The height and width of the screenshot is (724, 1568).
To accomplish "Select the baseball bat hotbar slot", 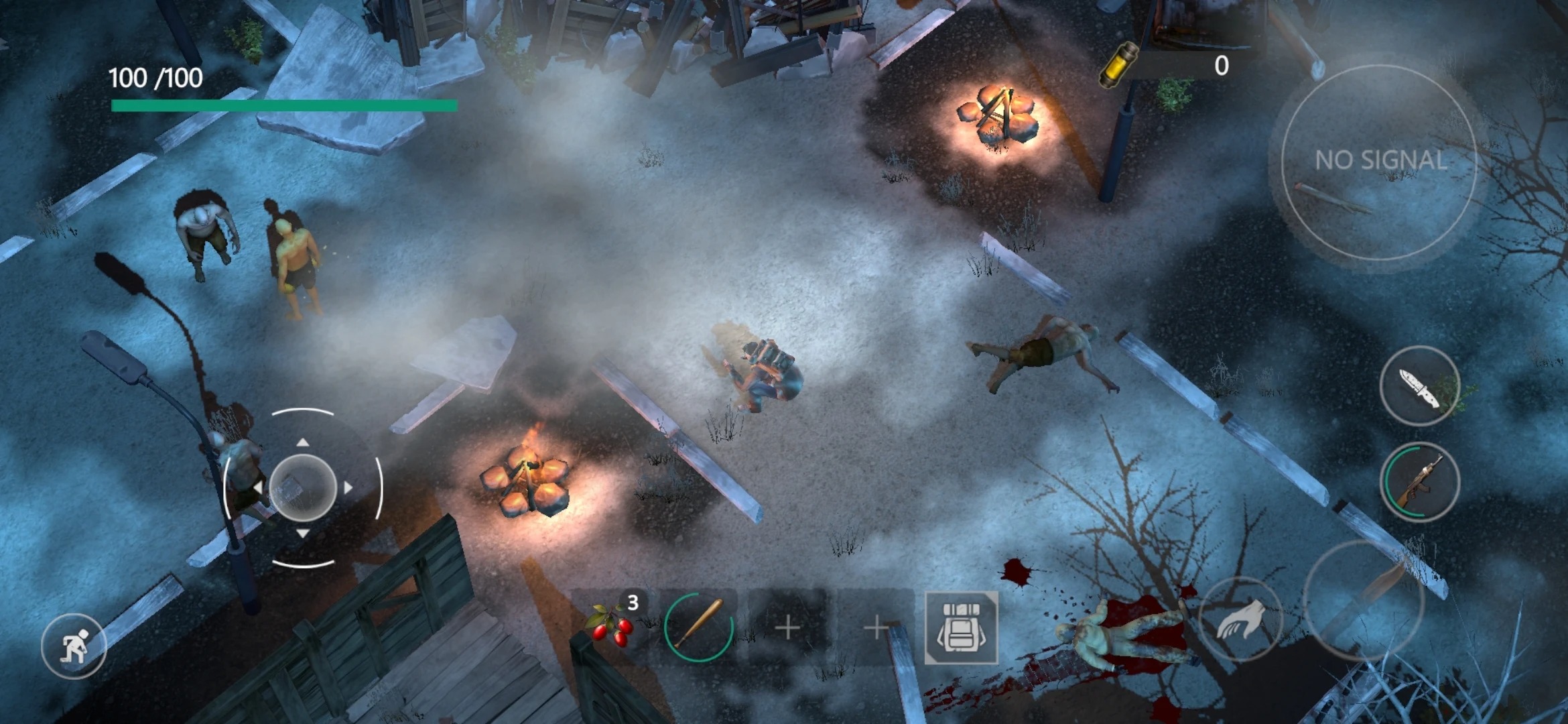I will tap(699, 627).
